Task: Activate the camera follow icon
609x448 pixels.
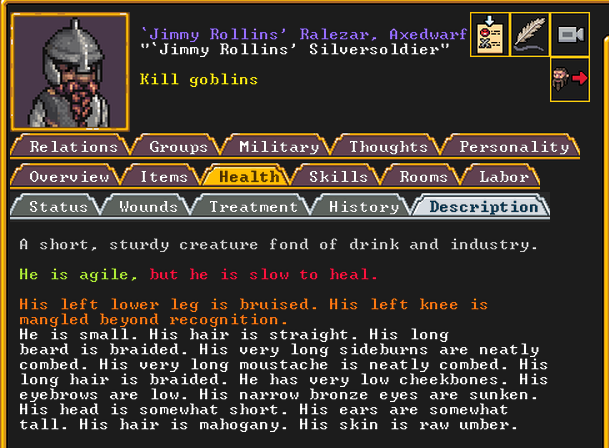Action: coord(569,34)
